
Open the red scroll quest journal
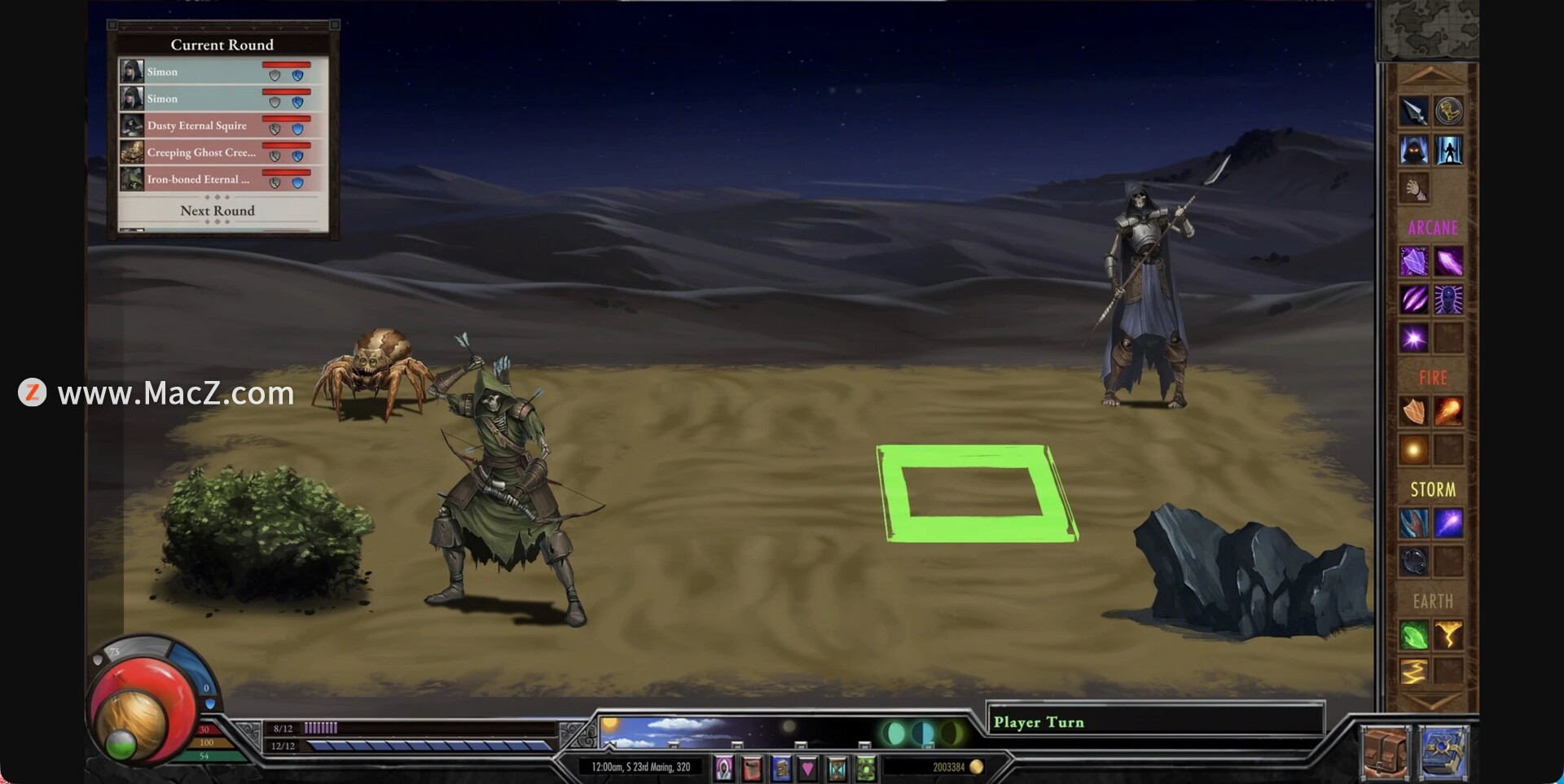pyautogui.click(x=752, y=768)
